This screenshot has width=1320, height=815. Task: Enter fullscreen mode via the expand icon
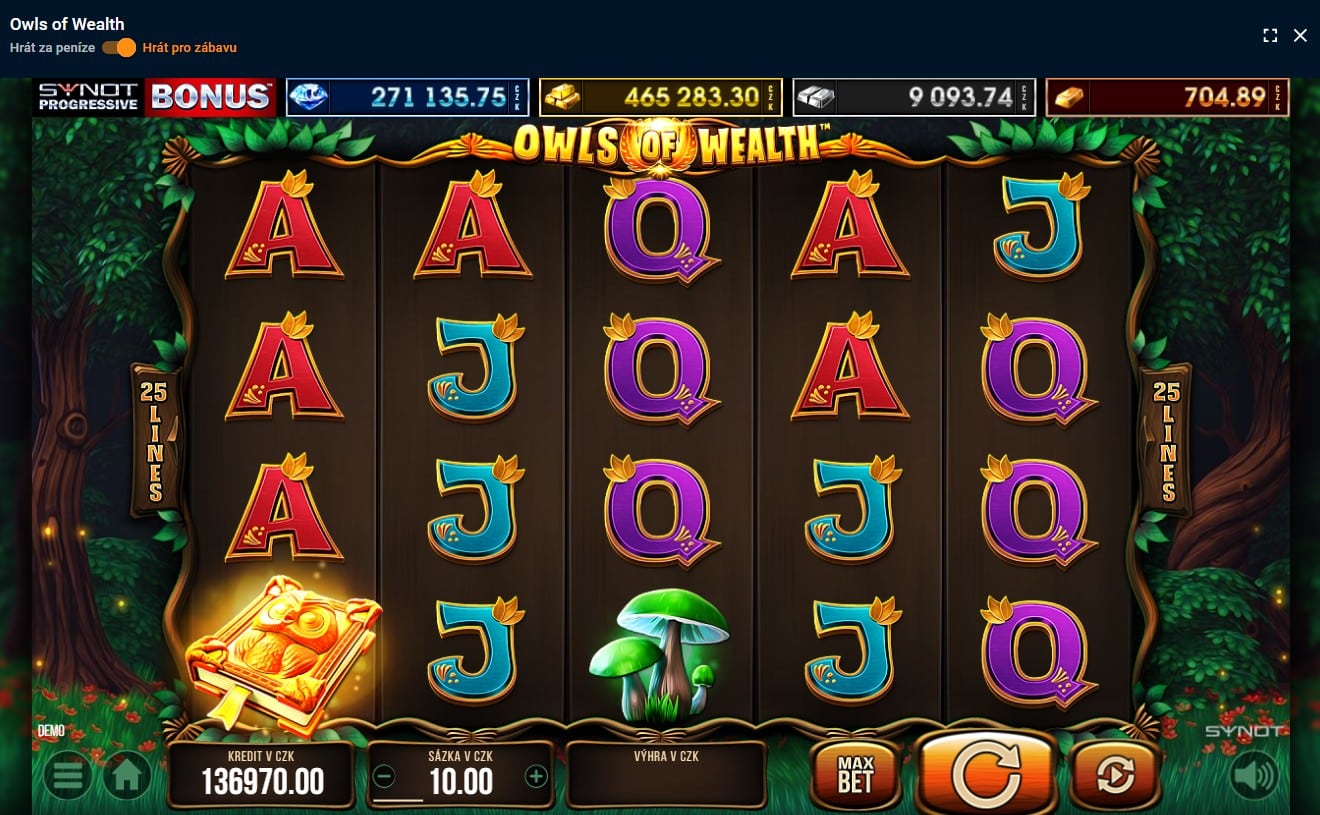(x=1271, y=35)
